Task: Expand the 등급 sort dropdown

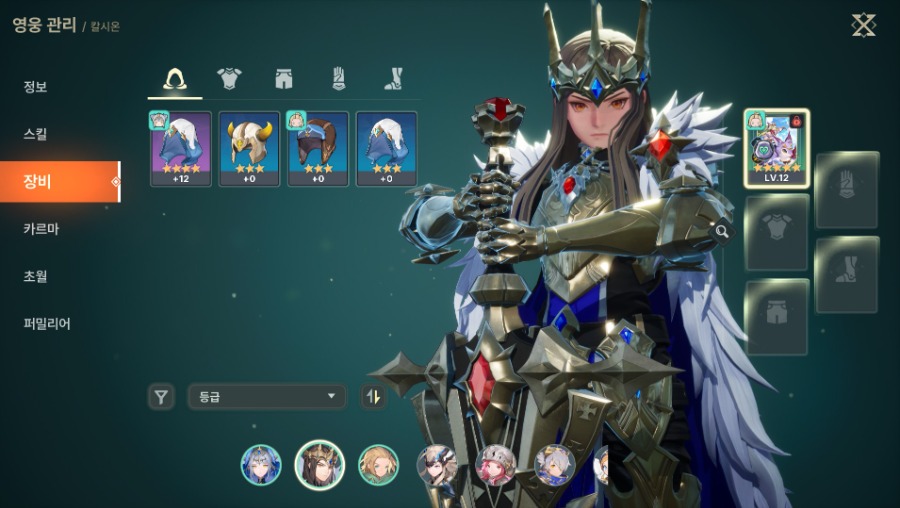Action: [x=266, y=397]
